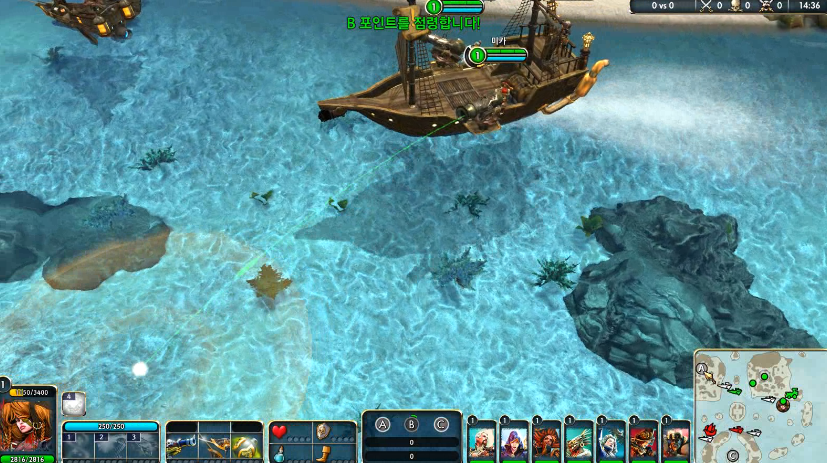
Task: Use skill slot 1
Action: tap(80, 445)
